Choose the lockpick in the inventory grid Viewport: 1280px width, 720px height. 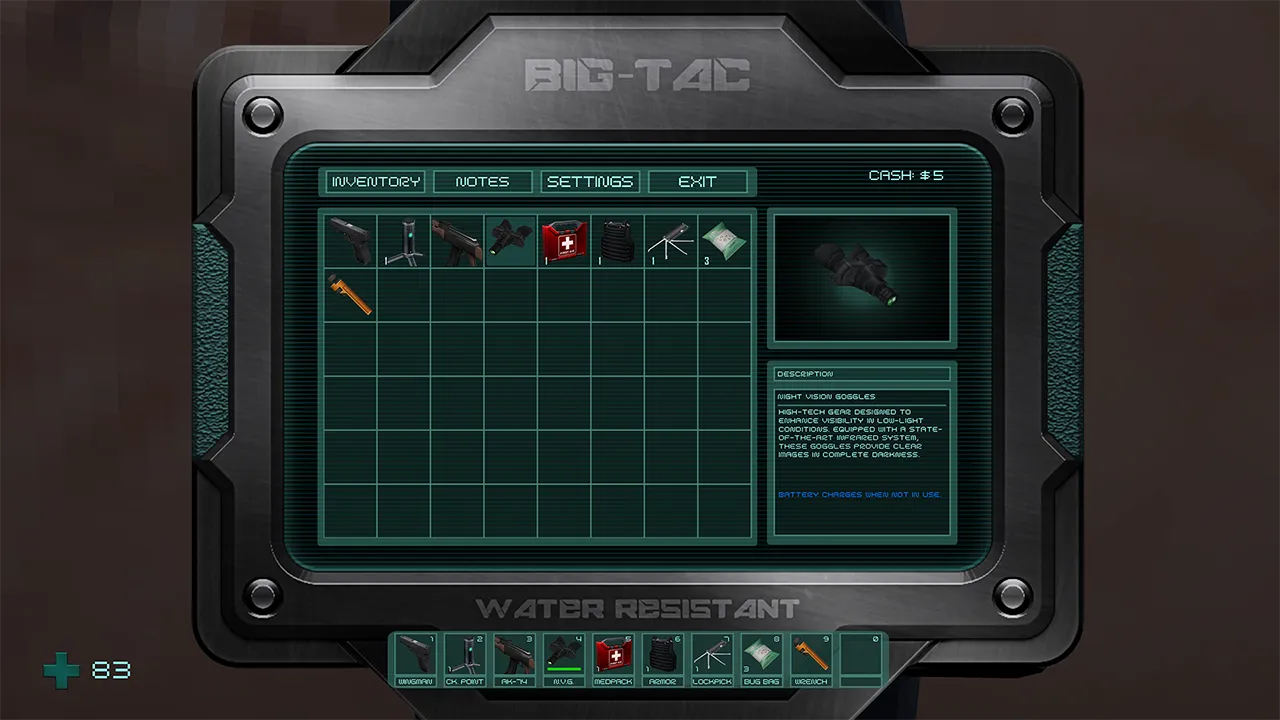[x=670, y=241]
